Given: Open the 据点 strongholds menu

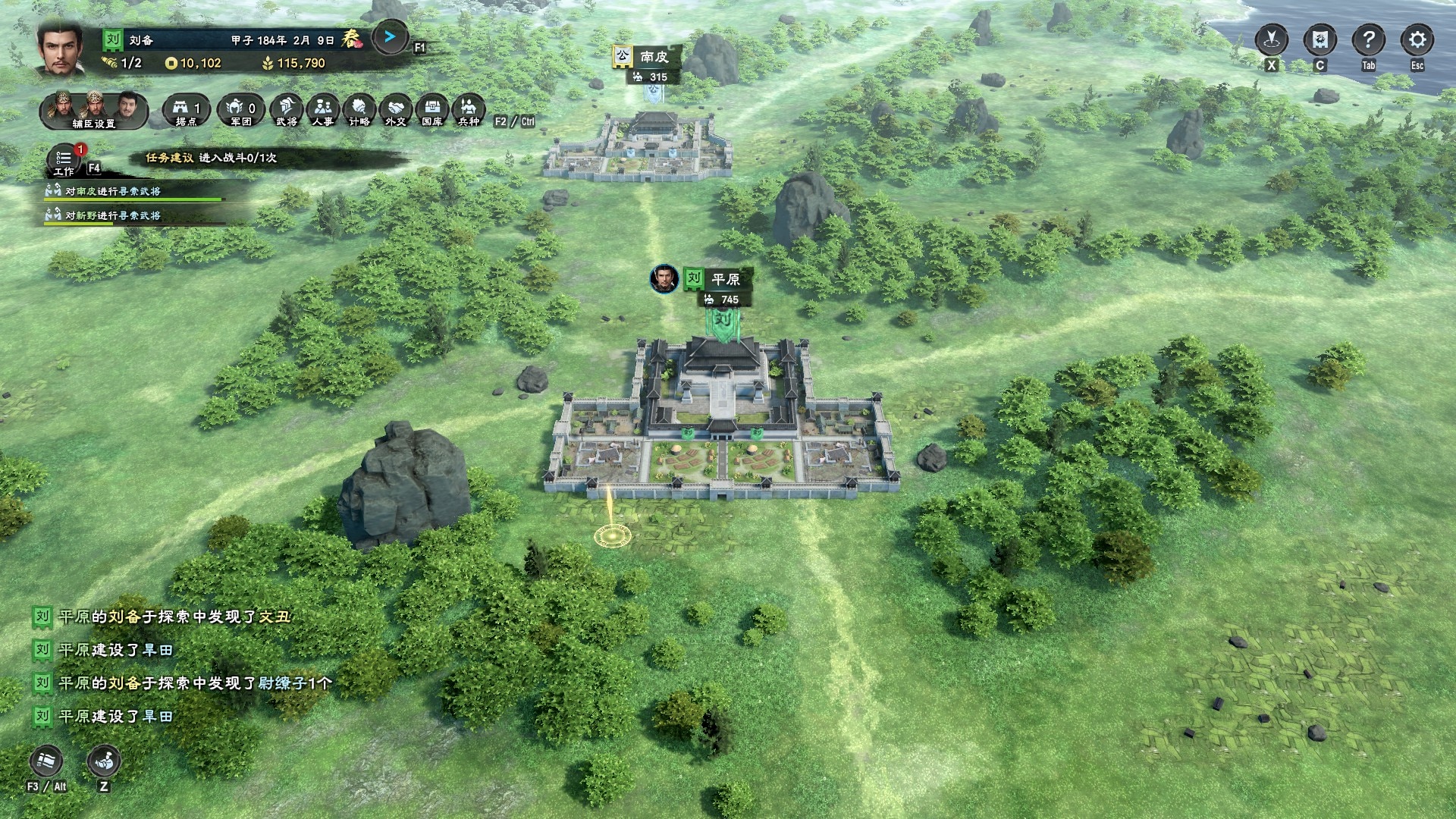Looking at the screenshot, I should pyautogui.click(x=186, y=111).
